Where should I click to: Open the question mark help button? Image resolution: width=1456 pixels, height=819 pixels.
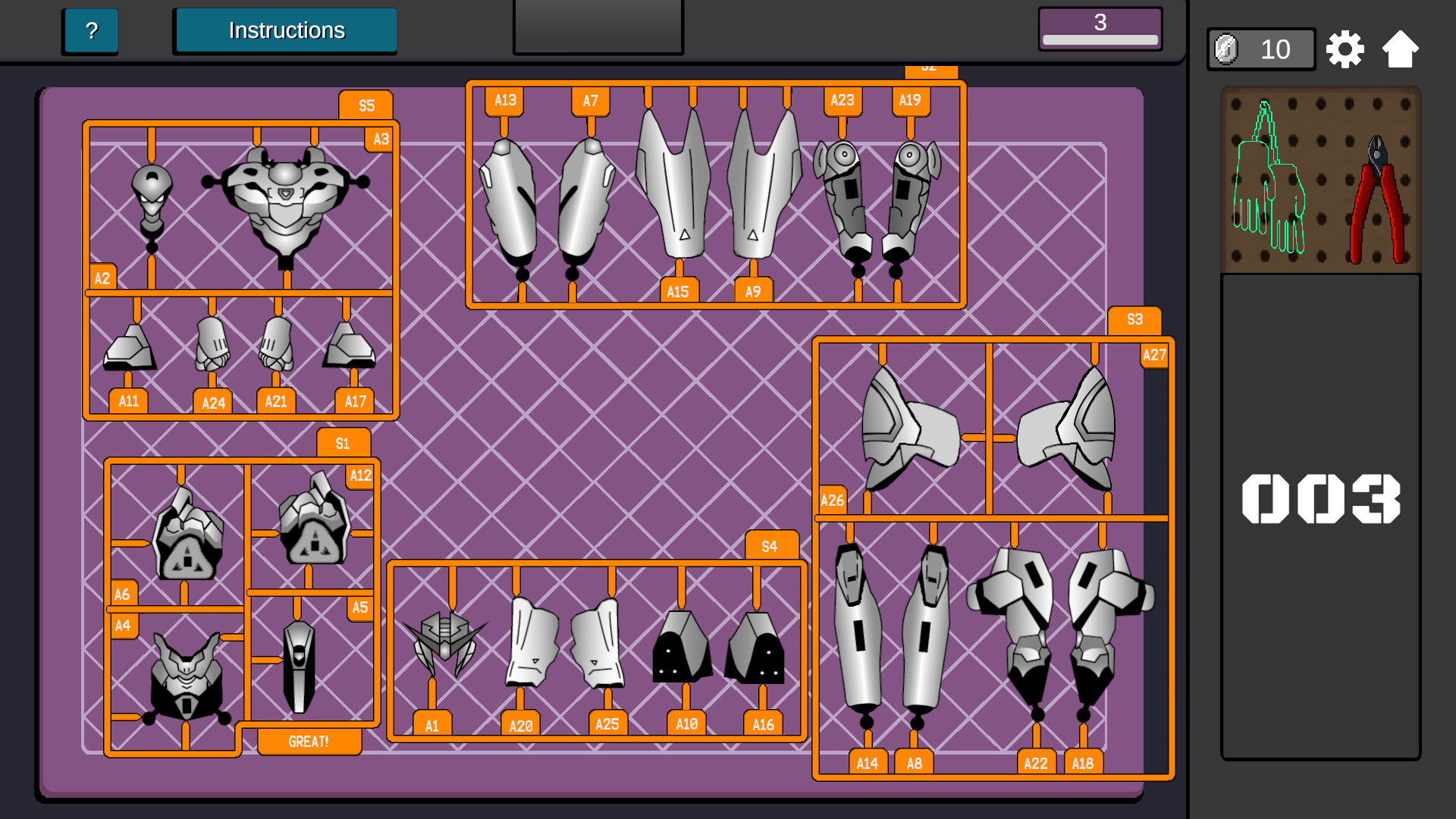point(90,31)
